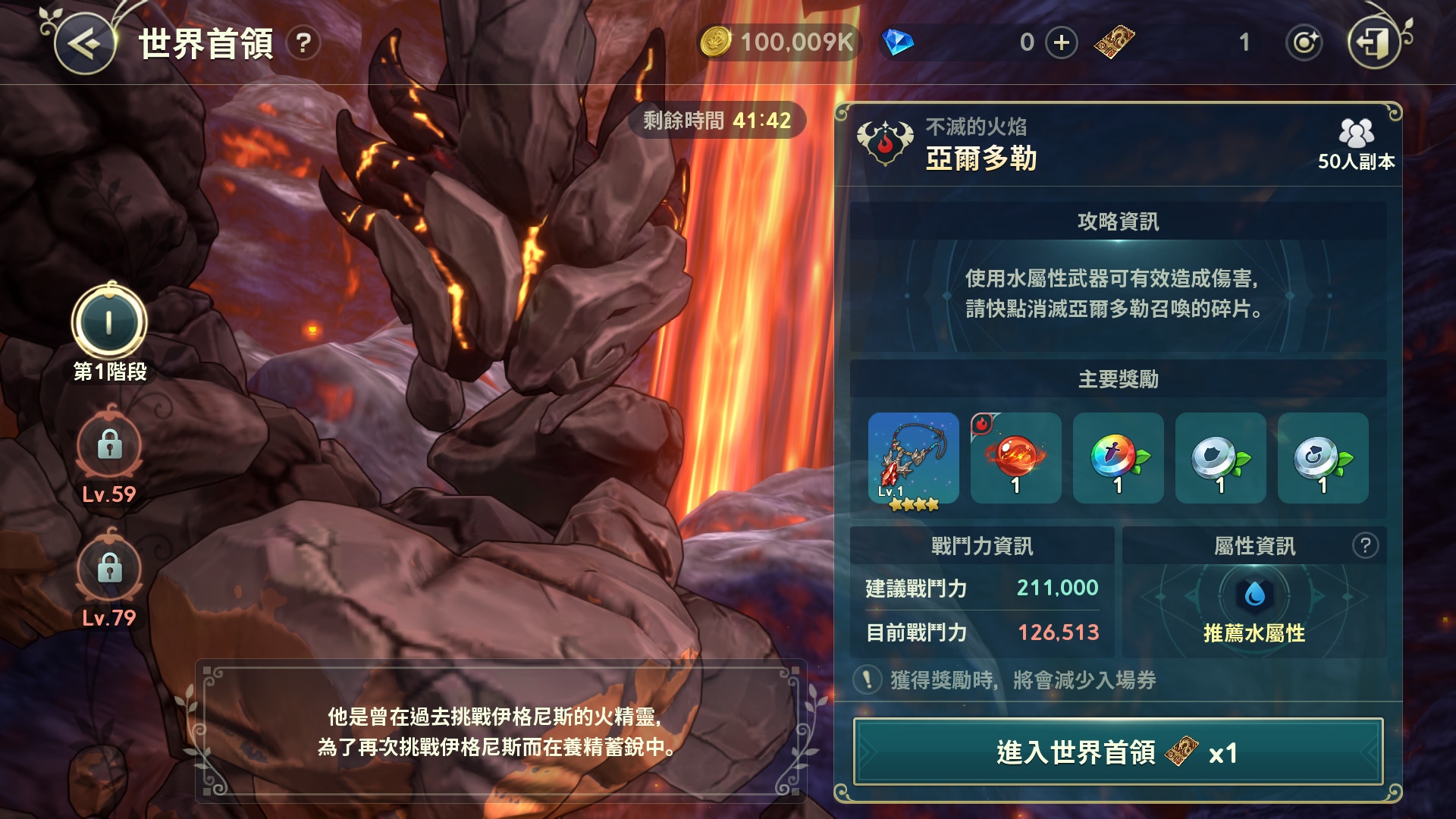Open the help via the ? beside 世界首領

(303, 45)
